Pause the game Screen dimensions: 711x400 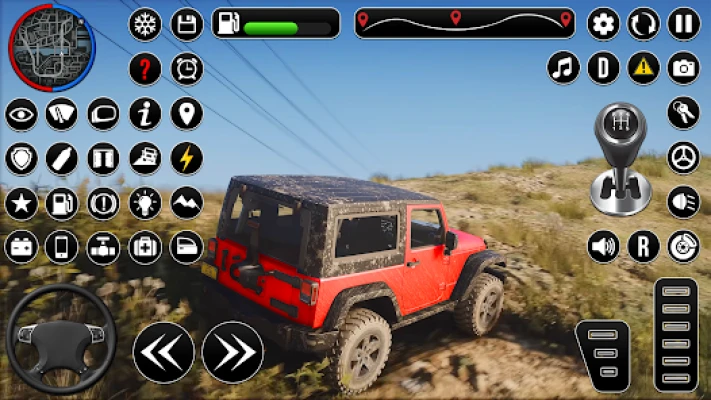(684, 23)
